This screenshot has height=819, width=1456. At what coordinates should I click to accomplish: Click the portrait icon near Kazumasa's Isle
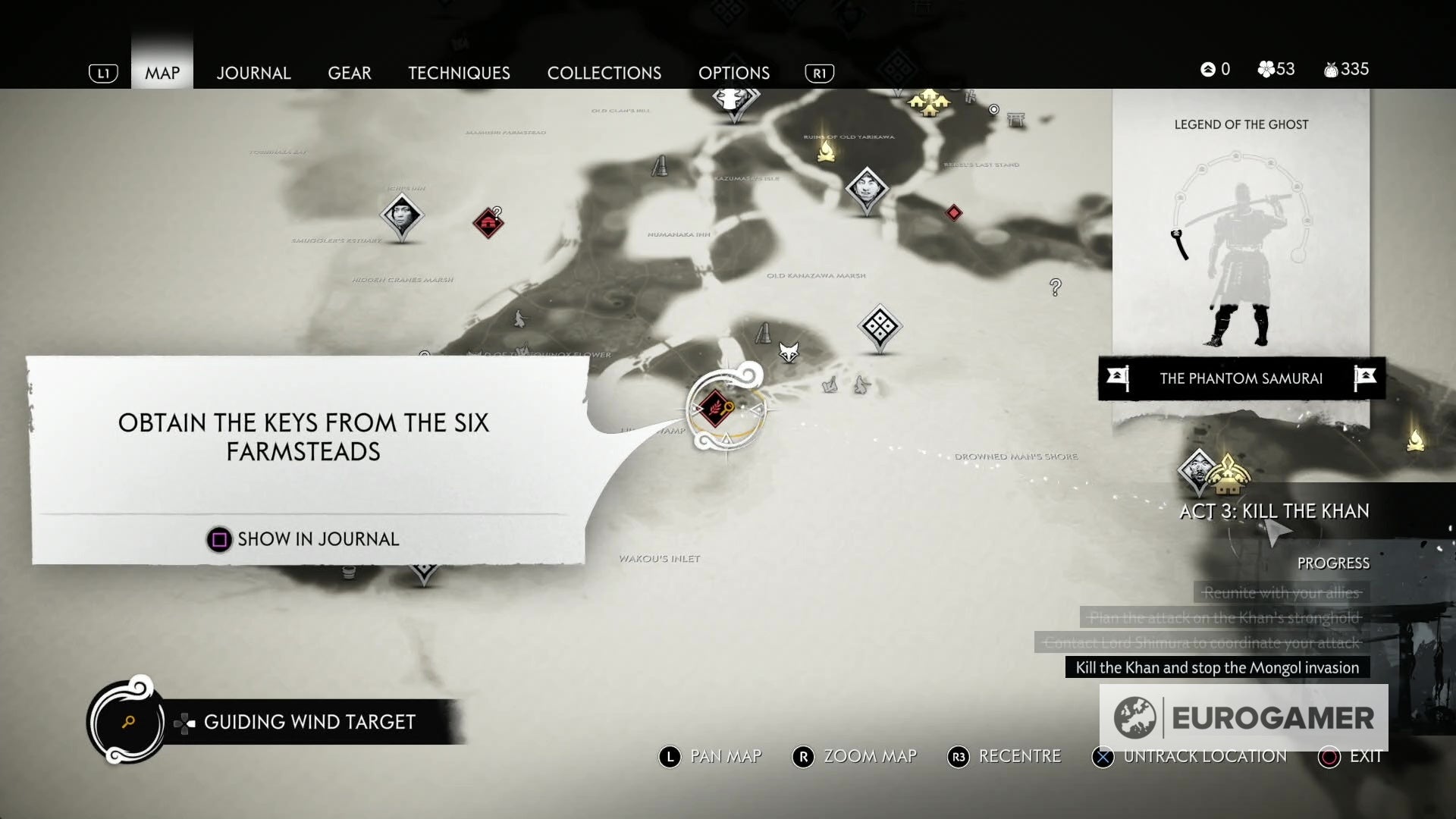click(x=869, y=190)
